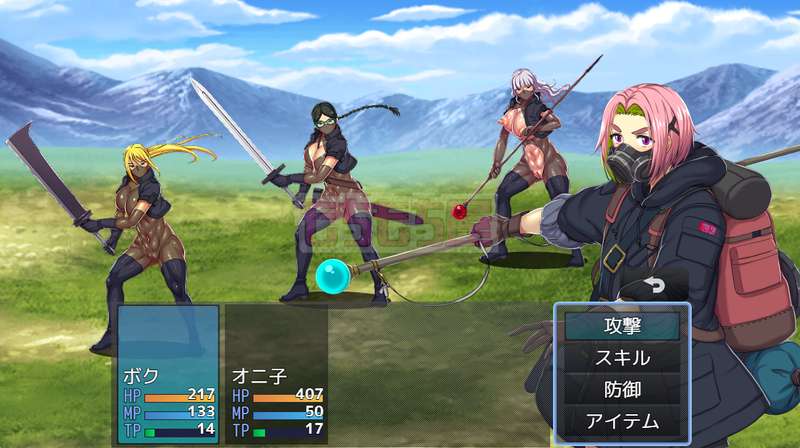The height and width of the screenshot is (448, 800).
Task: Click the back arrow cancel button
Action: tap(655, 285)
